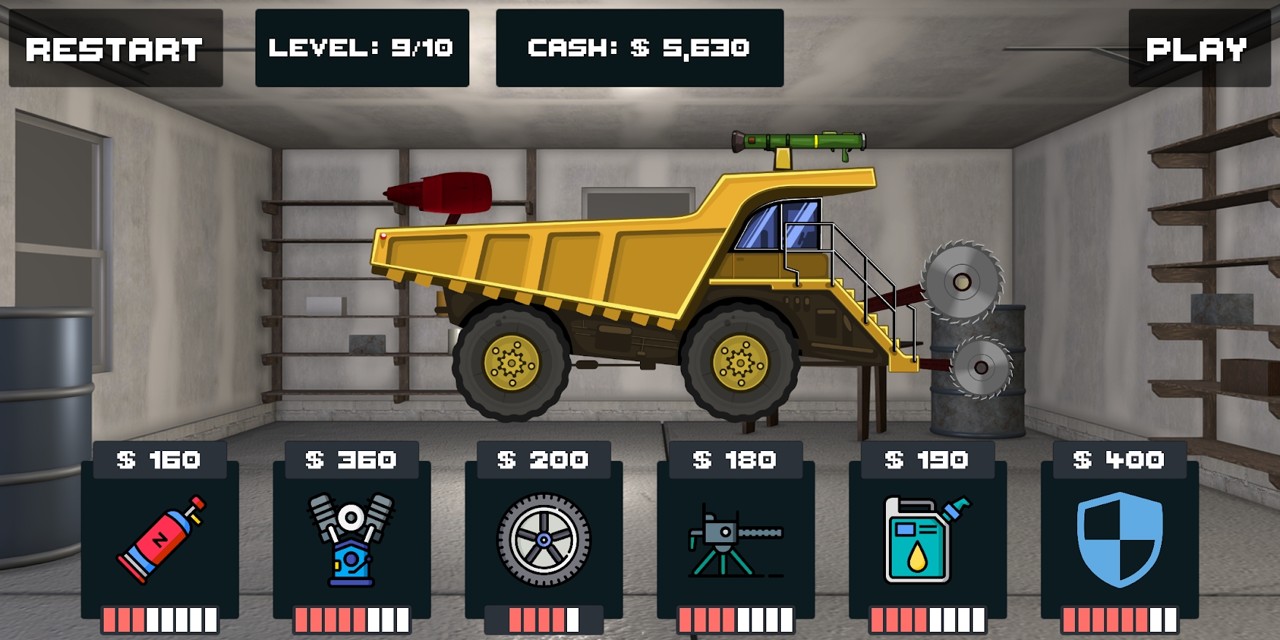Purchase the blue shield armor upgrade
Image resolution: width=1280 pixels, height=640 pixels.
pyautogui.click(x=1119, y=539)
